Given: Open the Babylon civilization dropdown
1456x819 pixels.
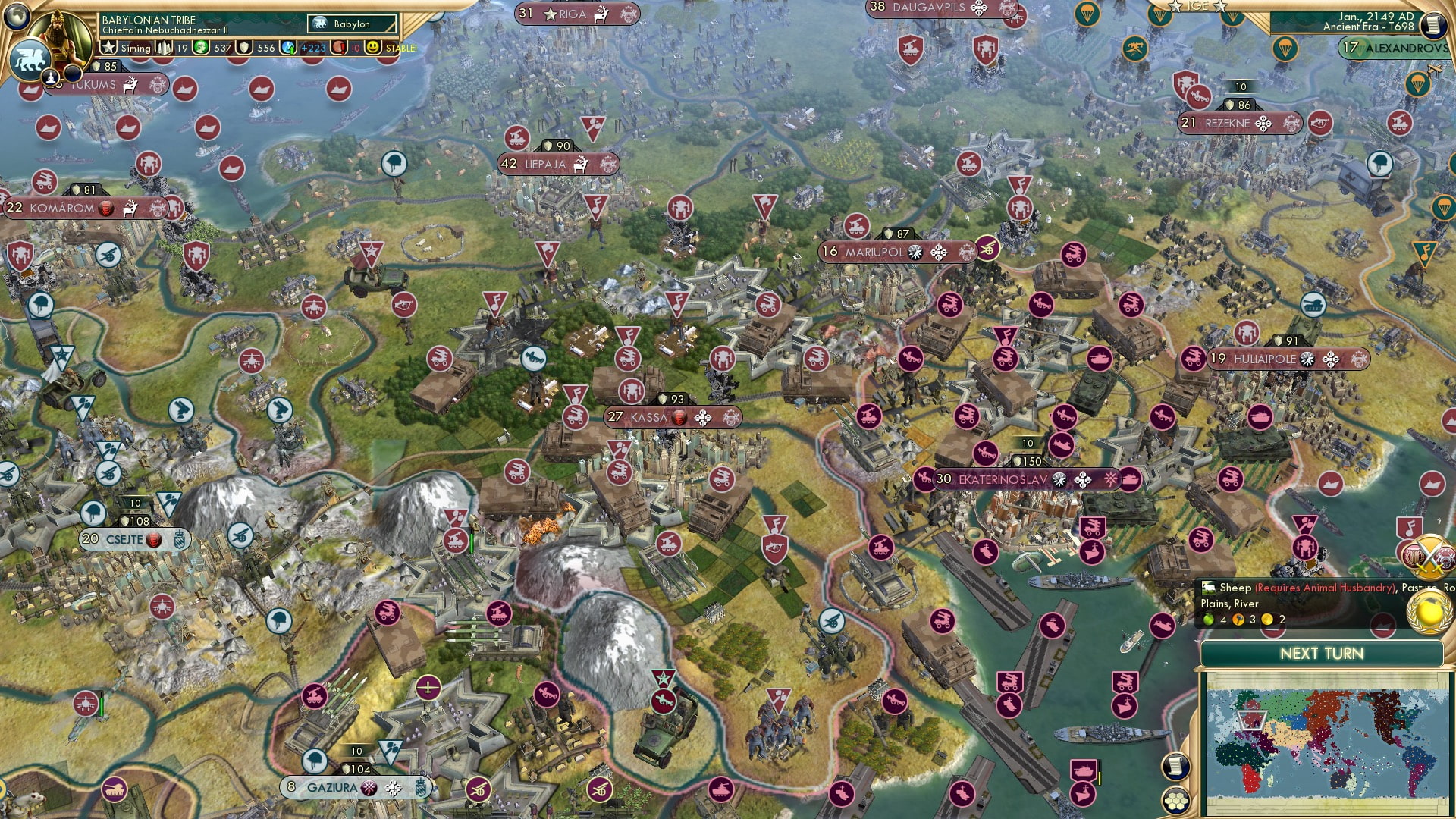Looking at the screenshot, I should coord(353,24).
